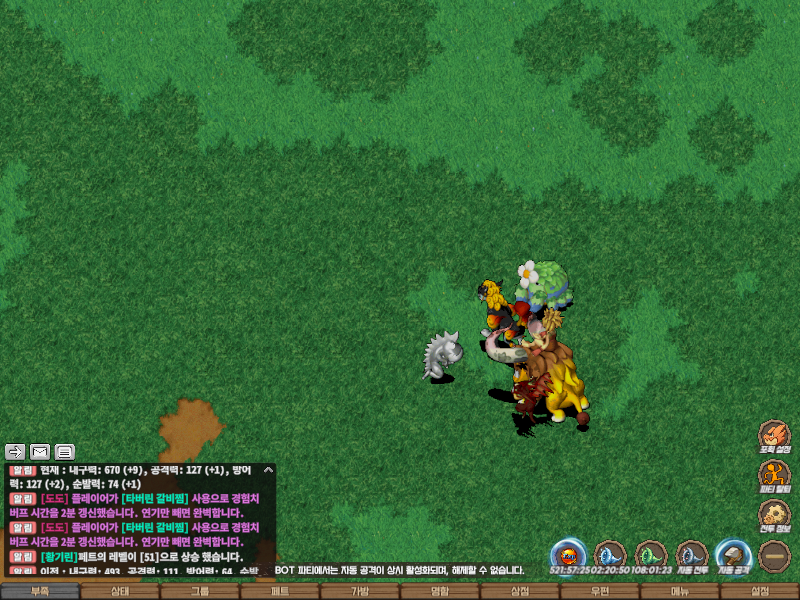Expand chat log with the up chevron
Viewport: 800px width, 600px height.
pyautogui.click(x=267, y=469)
